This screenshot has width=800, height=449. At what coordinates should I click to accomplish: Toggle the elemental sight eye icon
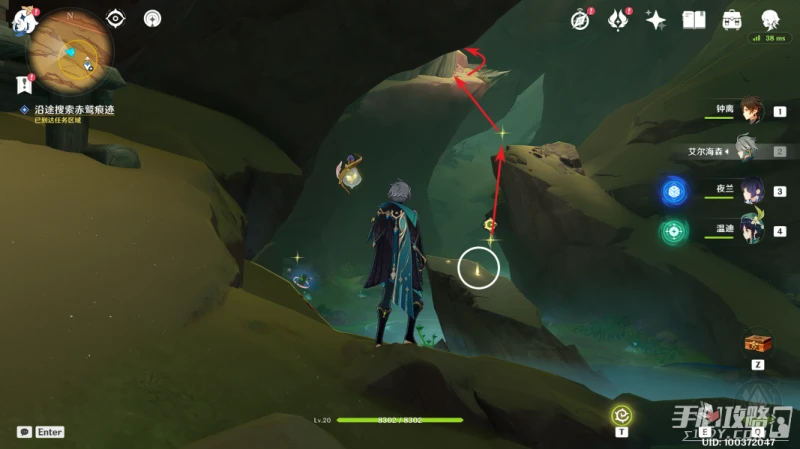(x=116, y=18)
